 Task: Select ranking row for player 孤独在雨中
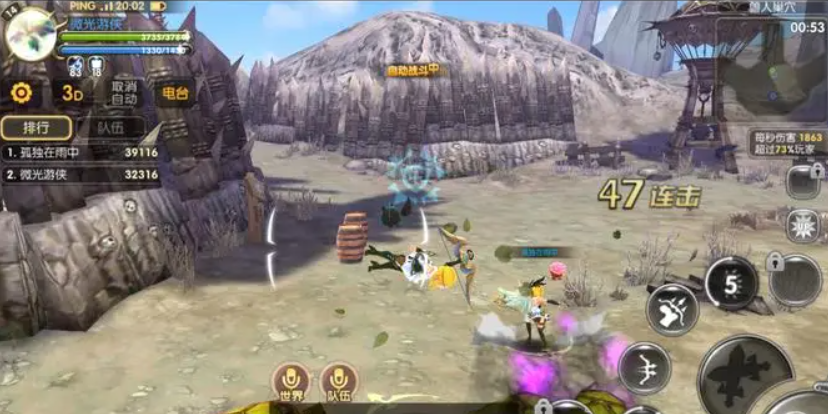(80, 152)
